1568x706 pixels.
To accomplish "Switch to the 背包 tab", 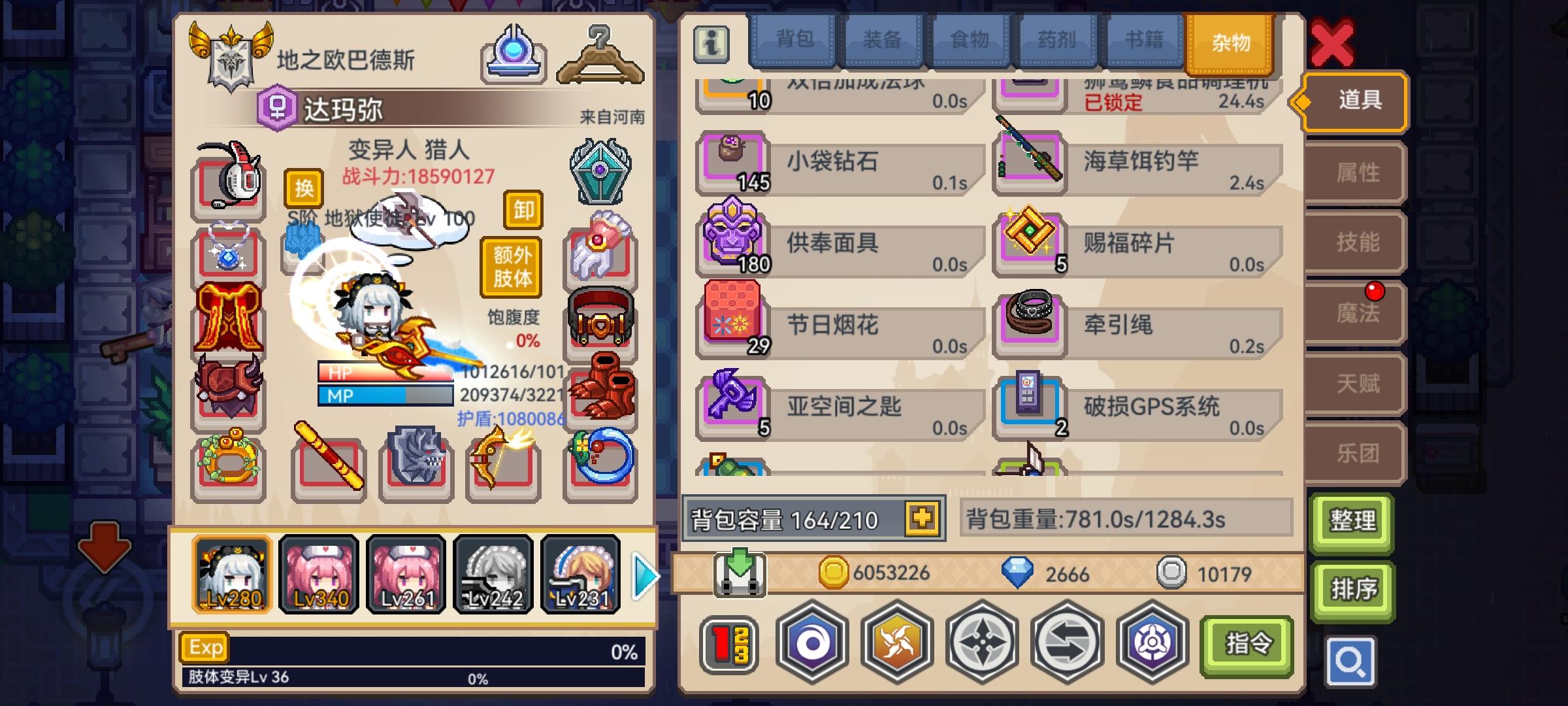I will coord(795,41).
